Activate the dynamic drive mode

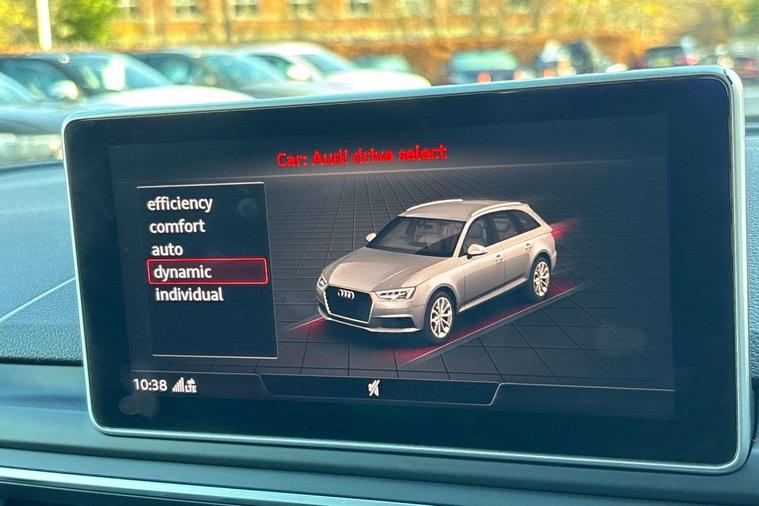click(x=183, y=272)
